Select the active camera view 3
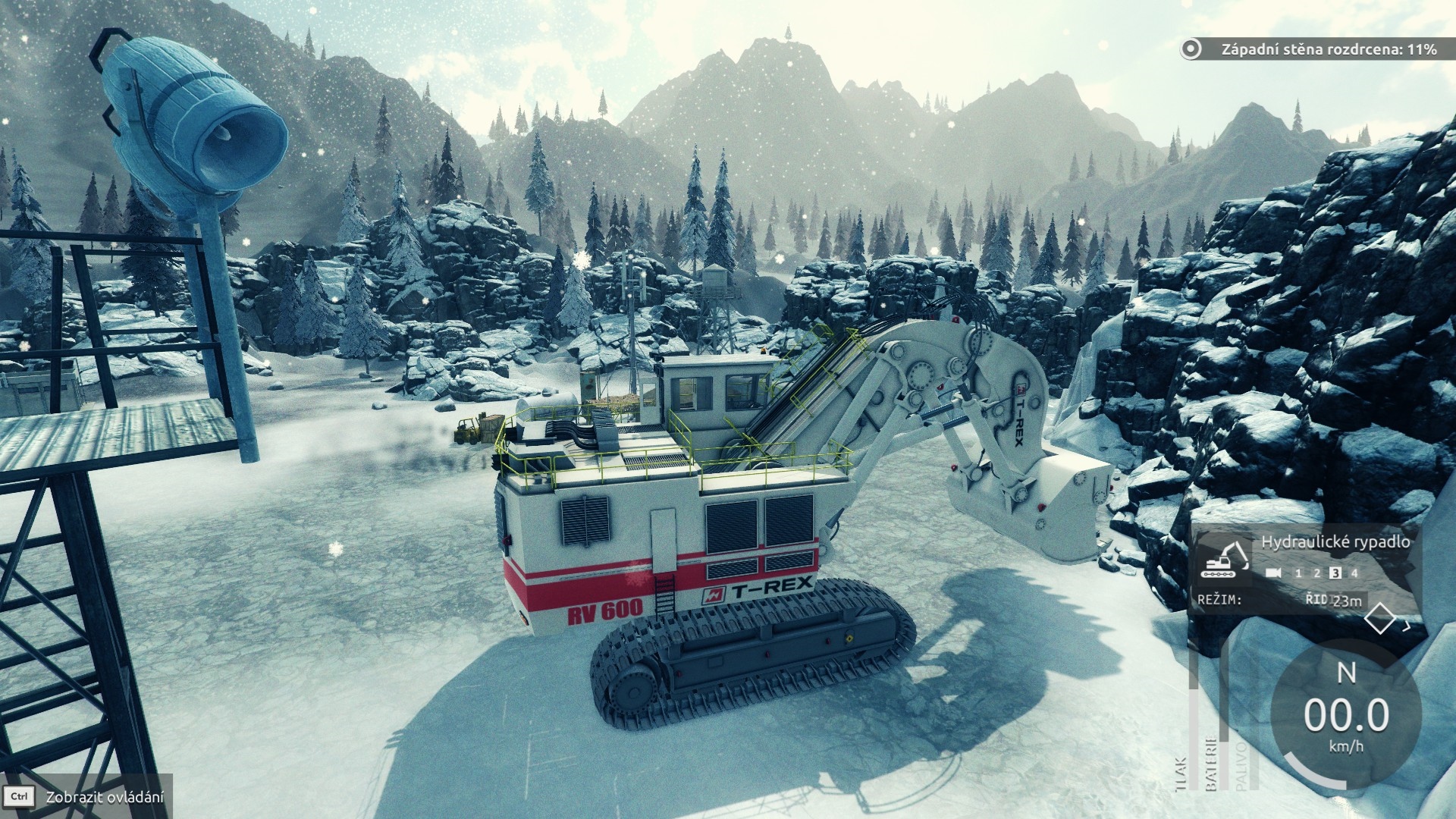 tap(1336, 573)
